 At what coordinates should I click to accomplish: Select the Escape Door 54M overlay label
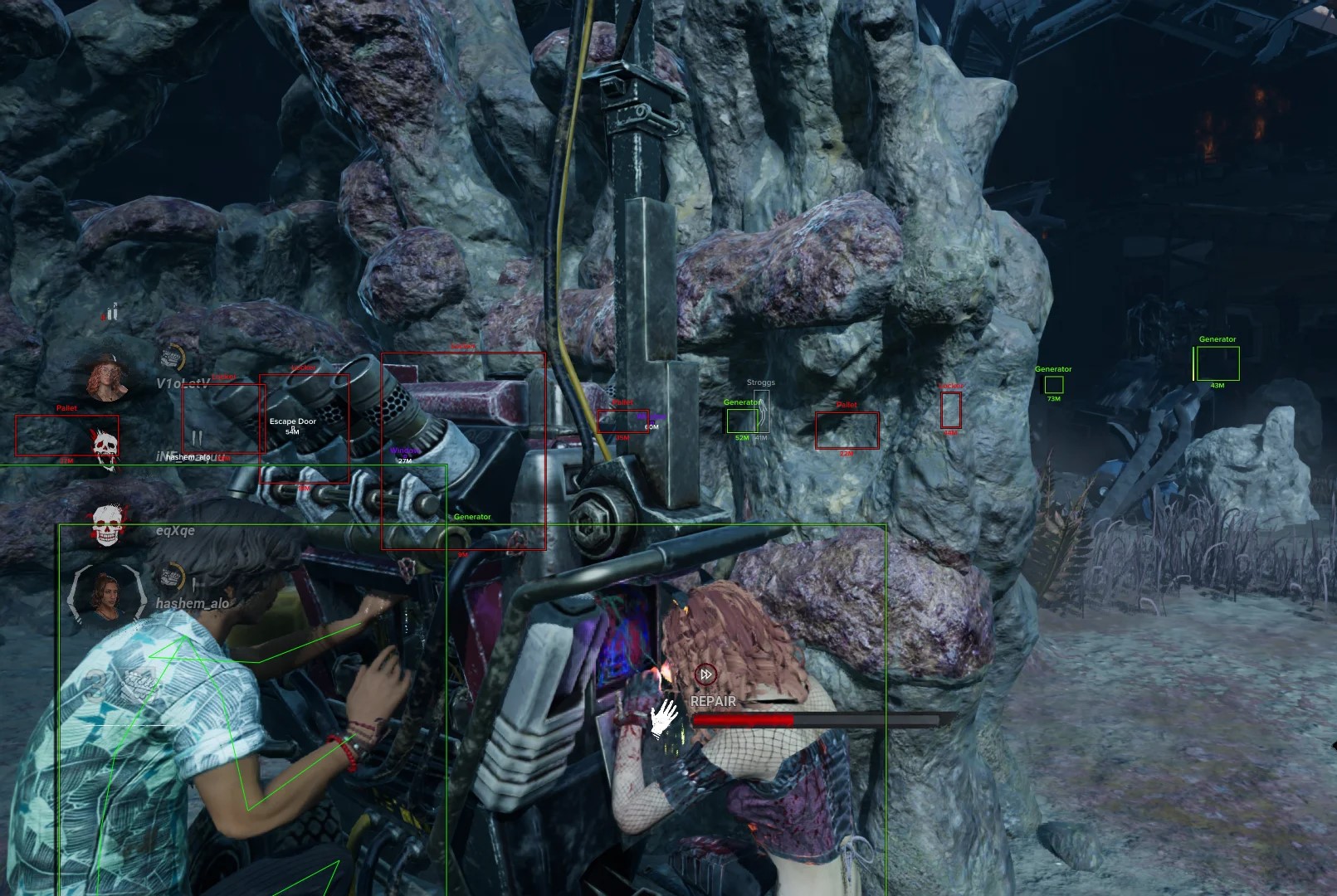[292, 426]
